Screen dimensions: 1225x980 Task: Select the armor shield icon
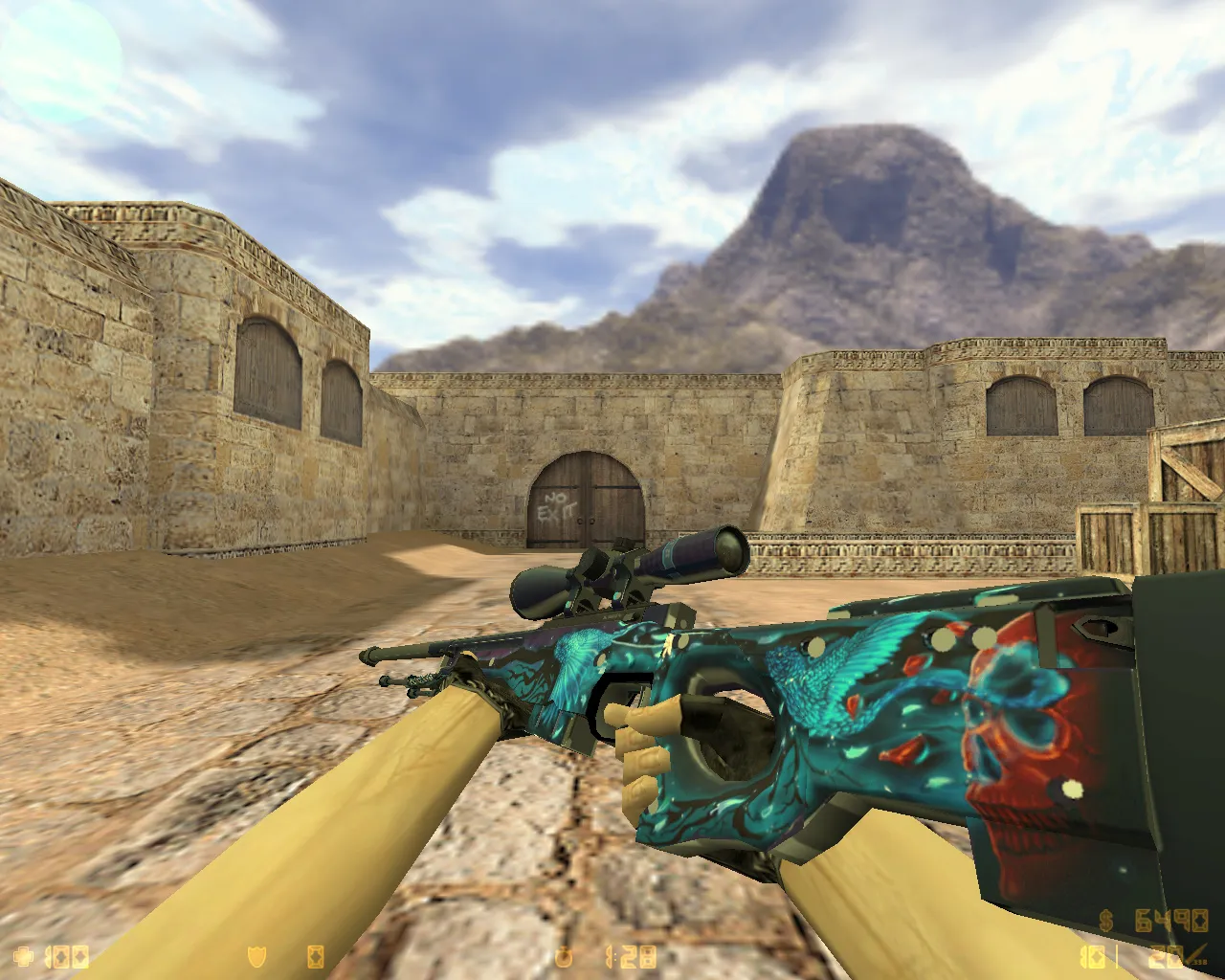click(x=256, y=955)
